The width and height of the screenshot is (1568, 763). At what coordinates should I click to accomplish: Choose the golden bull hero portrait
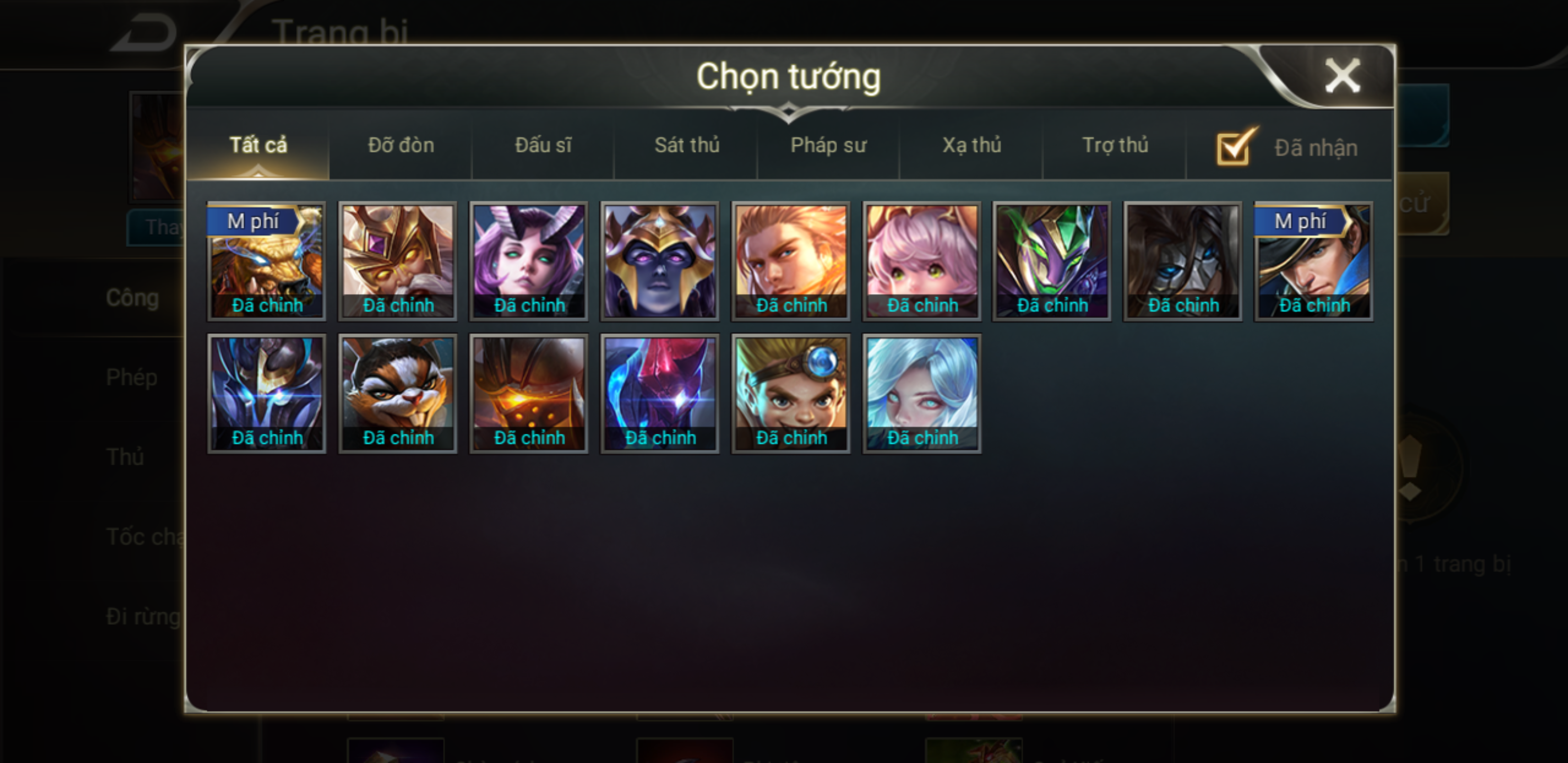point(266,261)
